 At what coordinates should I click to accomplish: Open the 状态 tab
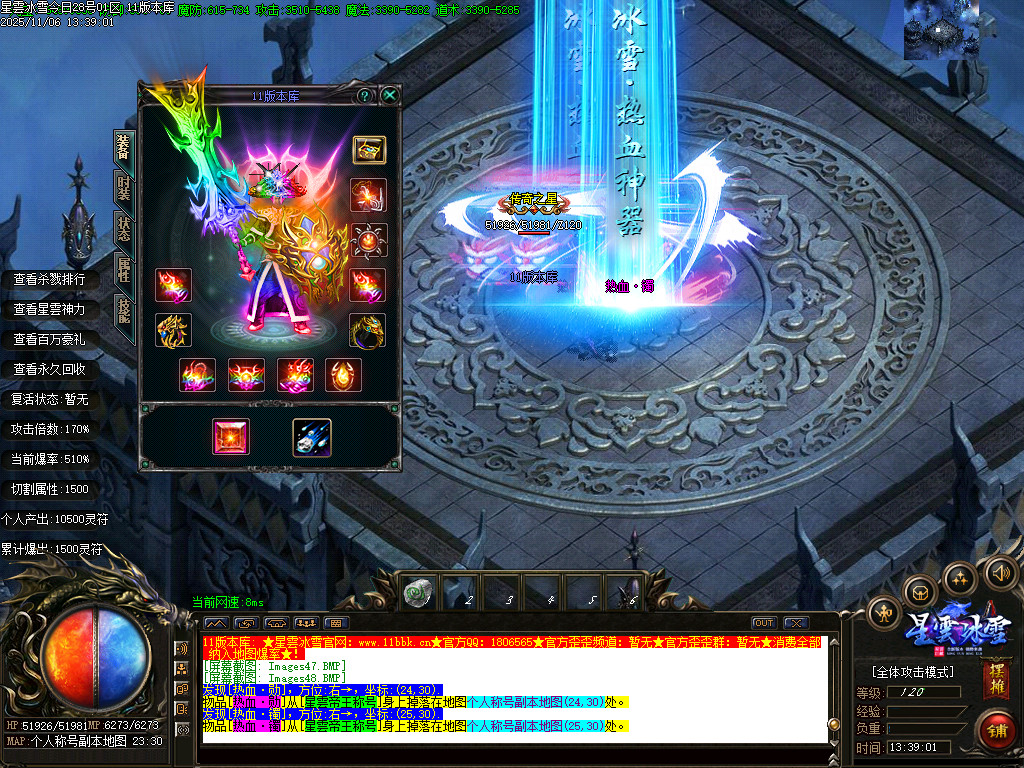[x=123, y=227]
